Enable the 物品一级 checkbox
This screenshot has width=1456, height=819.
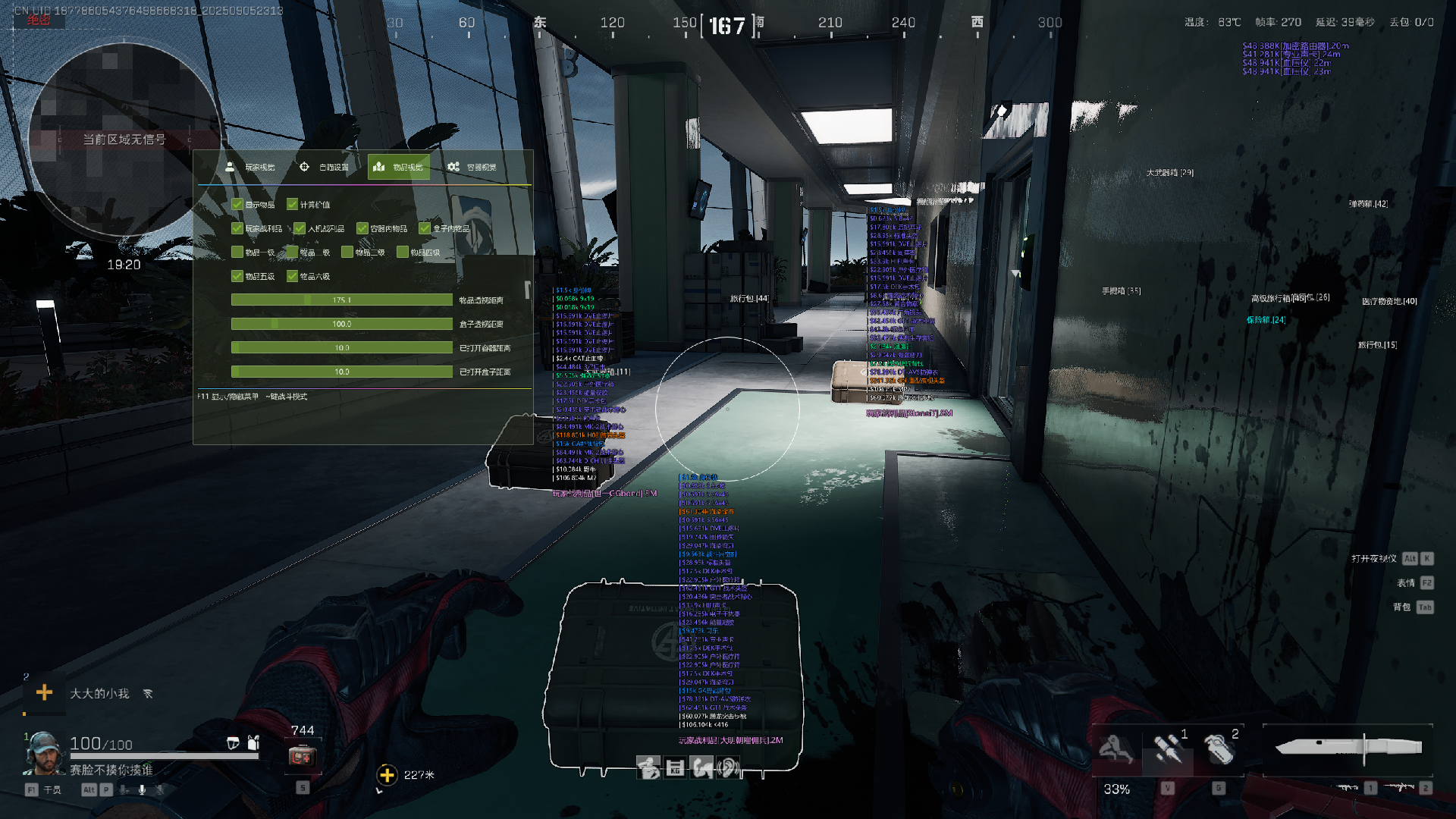tap(237, 253)
